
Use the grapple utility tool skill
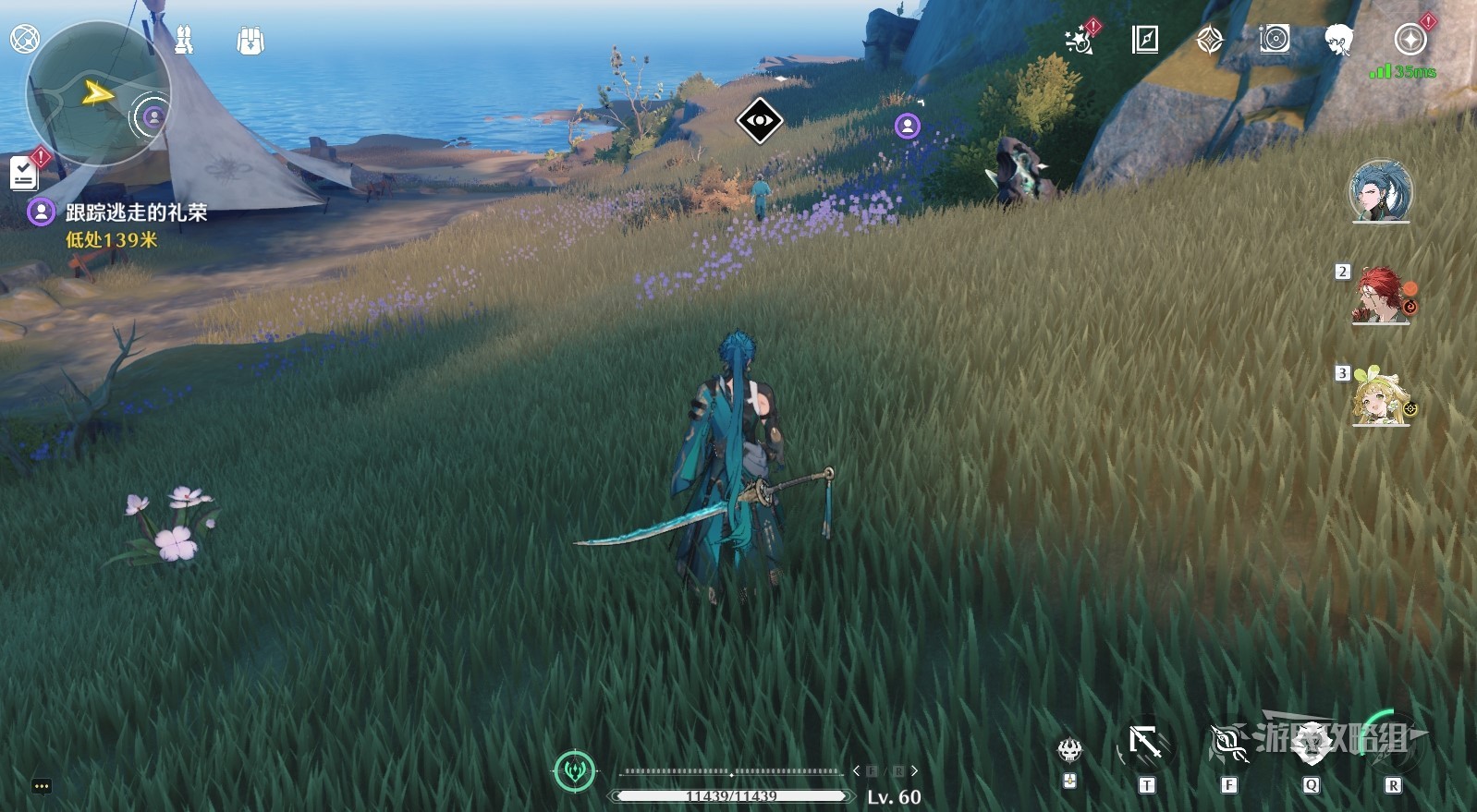click(x=1145, y=745)
